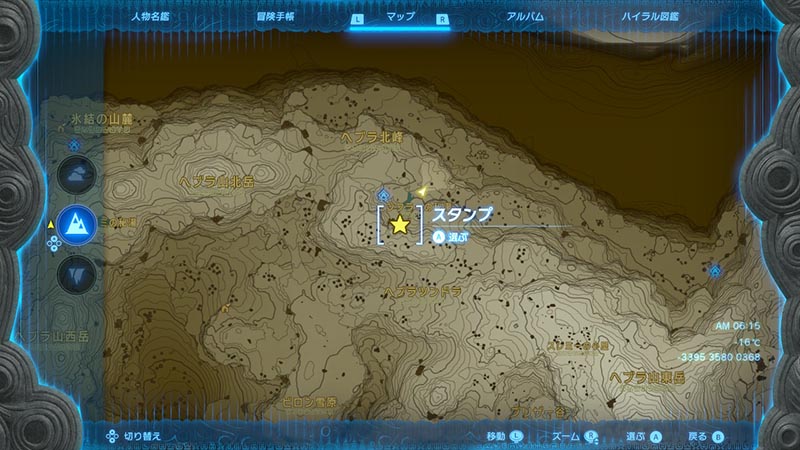The height and width of the screenshot is (450, 800).
Task: Select the shrine marker near the star stamp
Action: pos(384,195)
